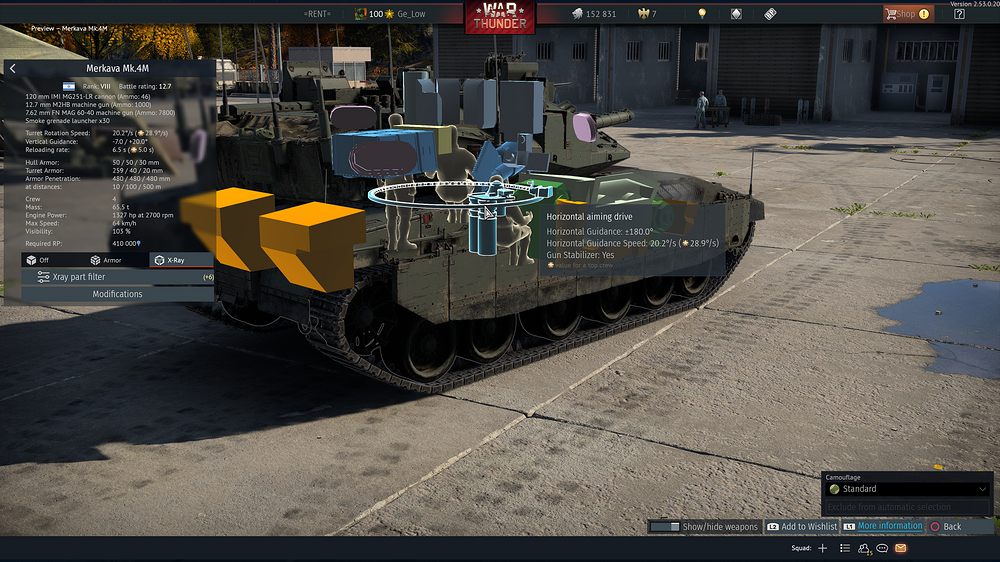Open the help question mark button

click(x=959, y=14)
